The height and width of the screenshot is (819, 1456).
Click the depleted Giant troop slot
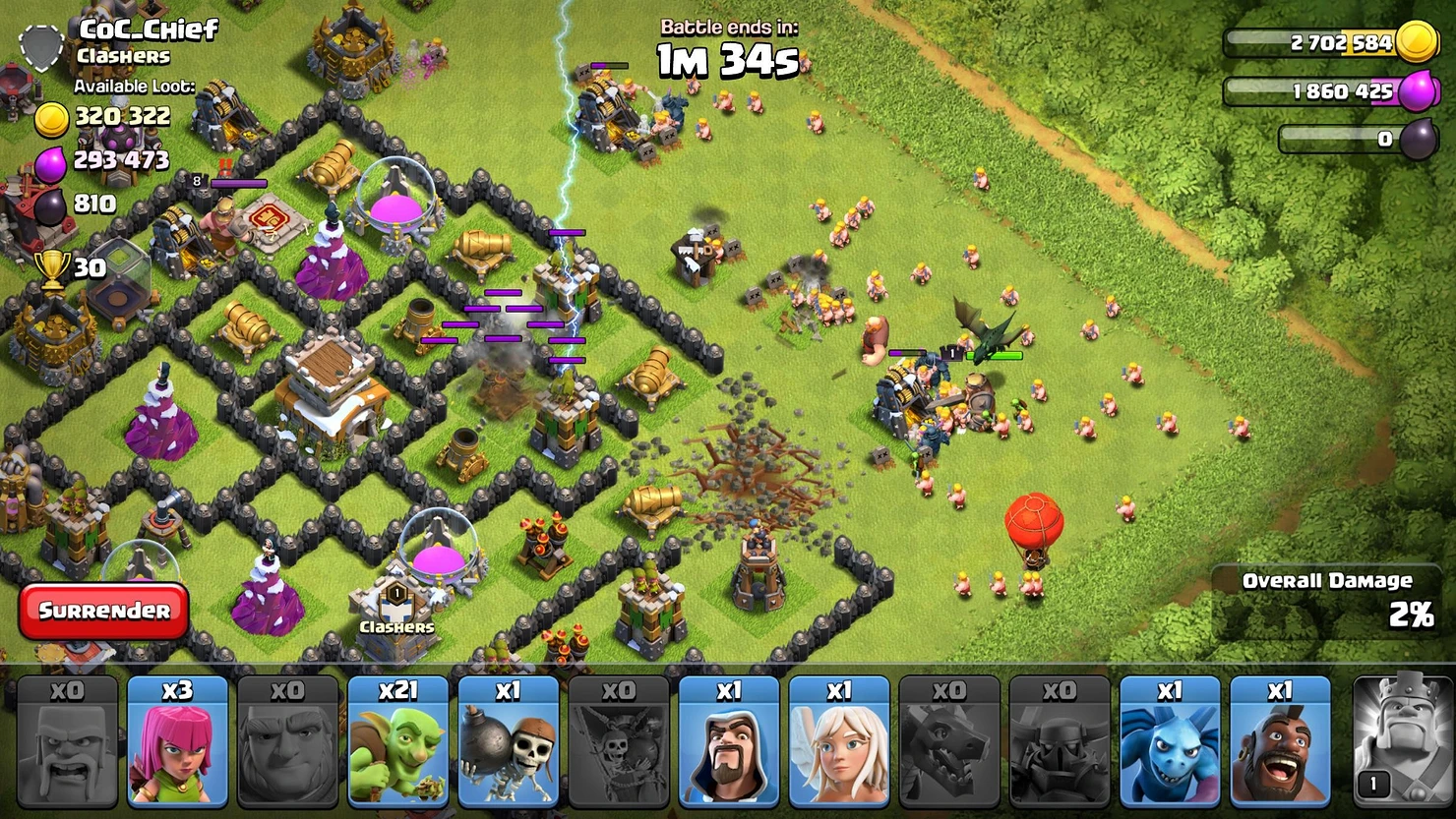point(287,742)
